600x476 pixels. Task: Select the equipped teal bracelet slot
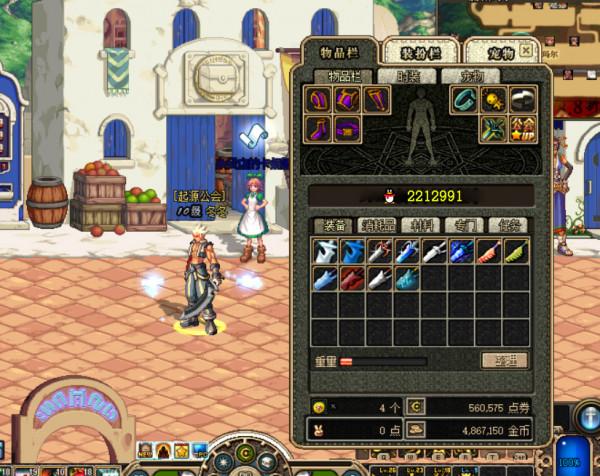[x=465, y=99]
